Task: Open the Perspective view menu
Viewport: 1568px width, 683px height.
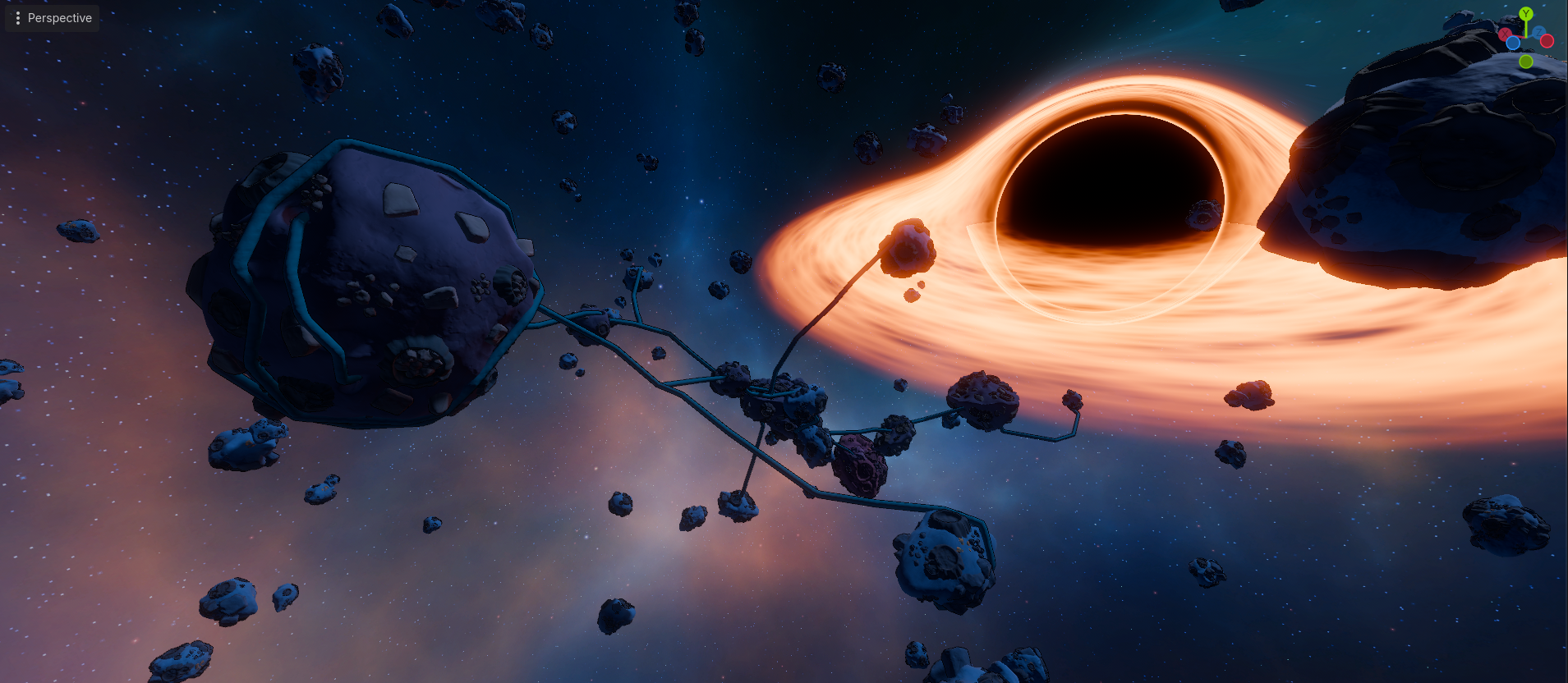Action: (x=53, y=18)
